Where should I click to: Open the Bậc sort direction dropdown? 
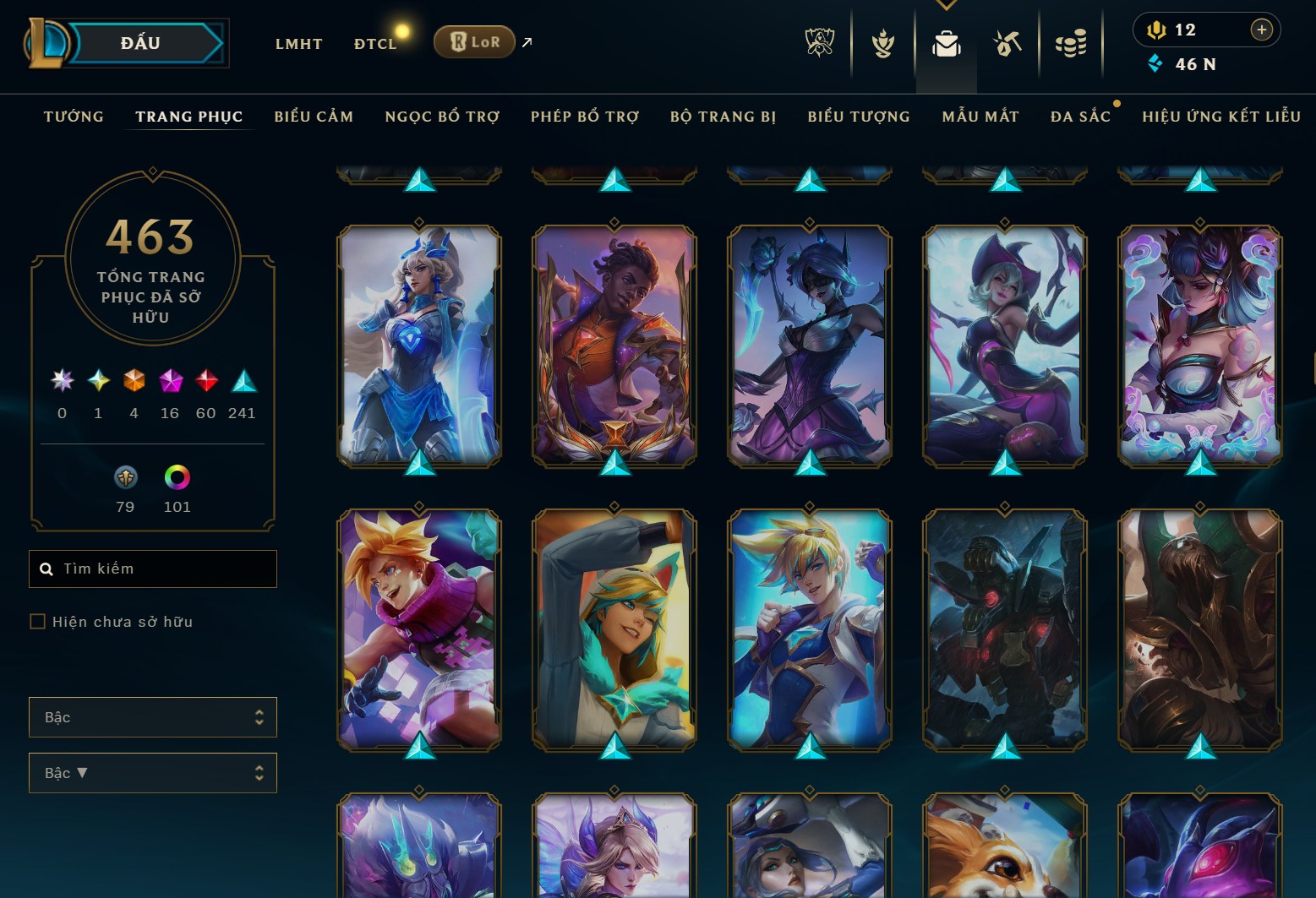click(153, 772)
